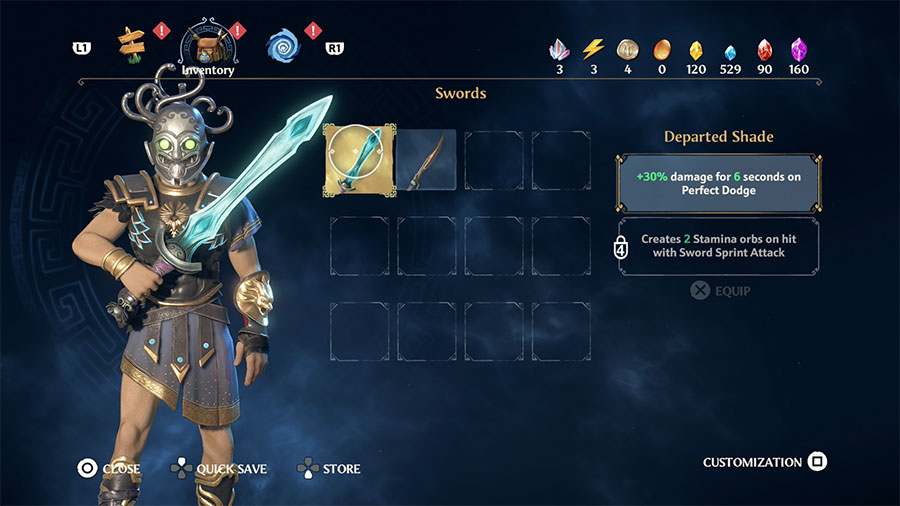Switch to the blue swirl tab
The image size is (900, 506).
[283, 44]
